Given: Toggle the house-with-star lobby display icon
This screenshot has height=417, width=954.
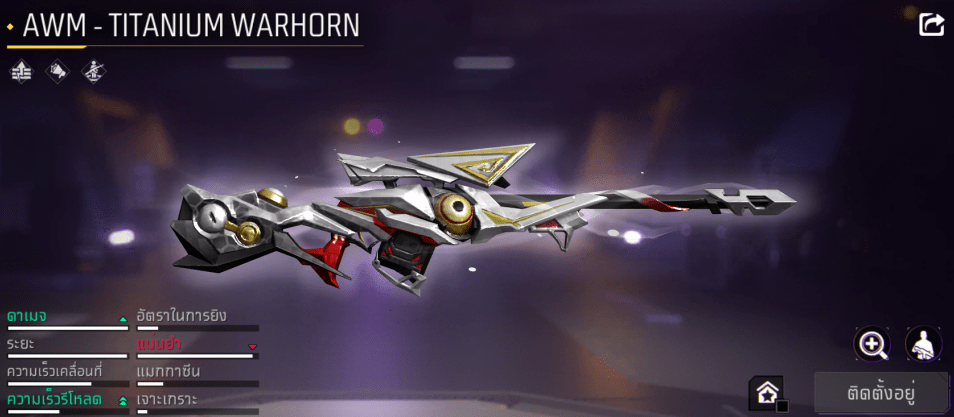Looking at the screenshot, I should (x=767, y=392).
